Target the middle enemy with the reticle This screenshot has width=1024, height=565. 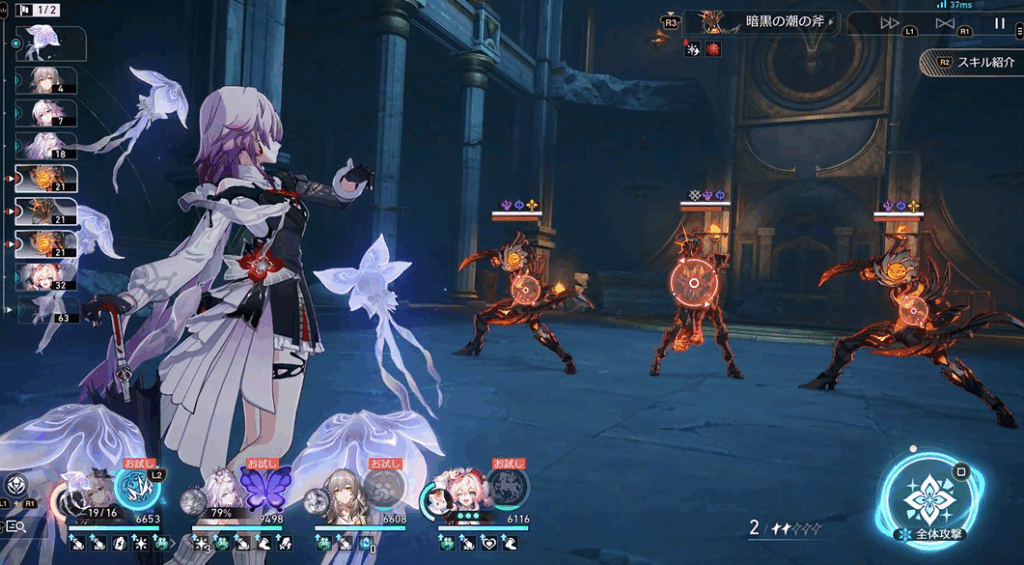(694, 284)
